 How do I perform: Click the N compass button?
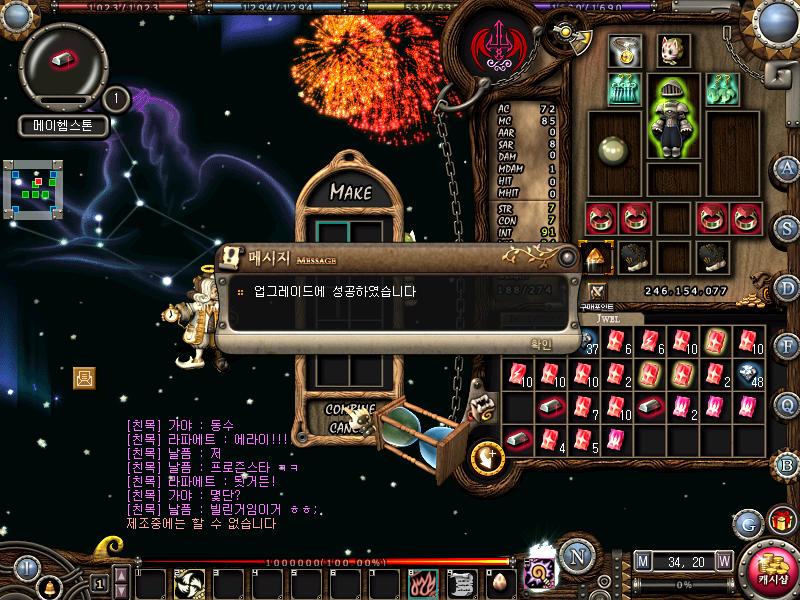[x=575, y=556]
